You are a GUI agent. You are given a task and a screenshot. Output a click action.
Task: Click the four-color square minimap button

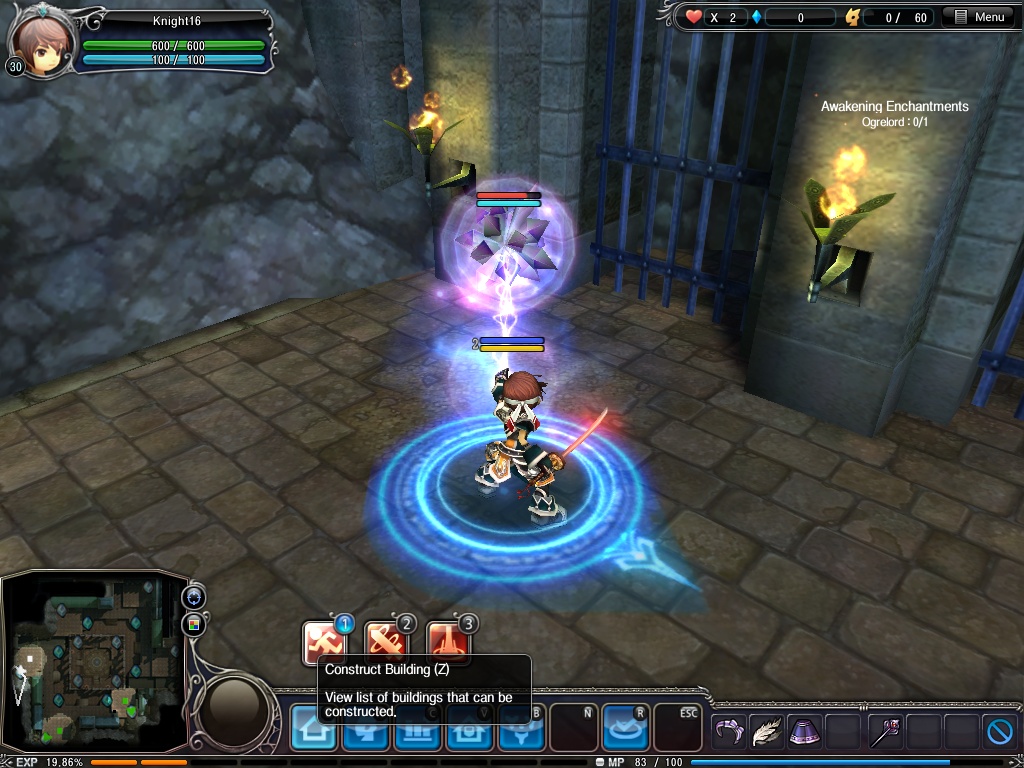(x=194, y=625)
